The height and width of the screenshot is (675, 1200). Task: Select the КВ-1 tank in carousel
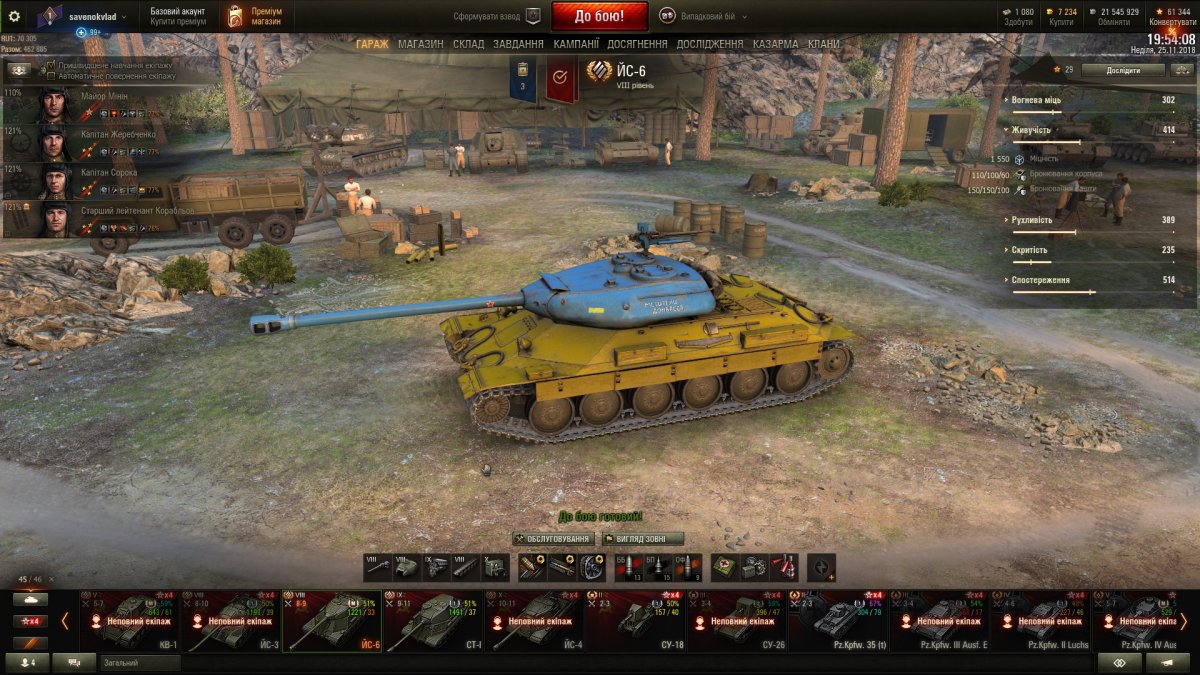tap(130, 620)
